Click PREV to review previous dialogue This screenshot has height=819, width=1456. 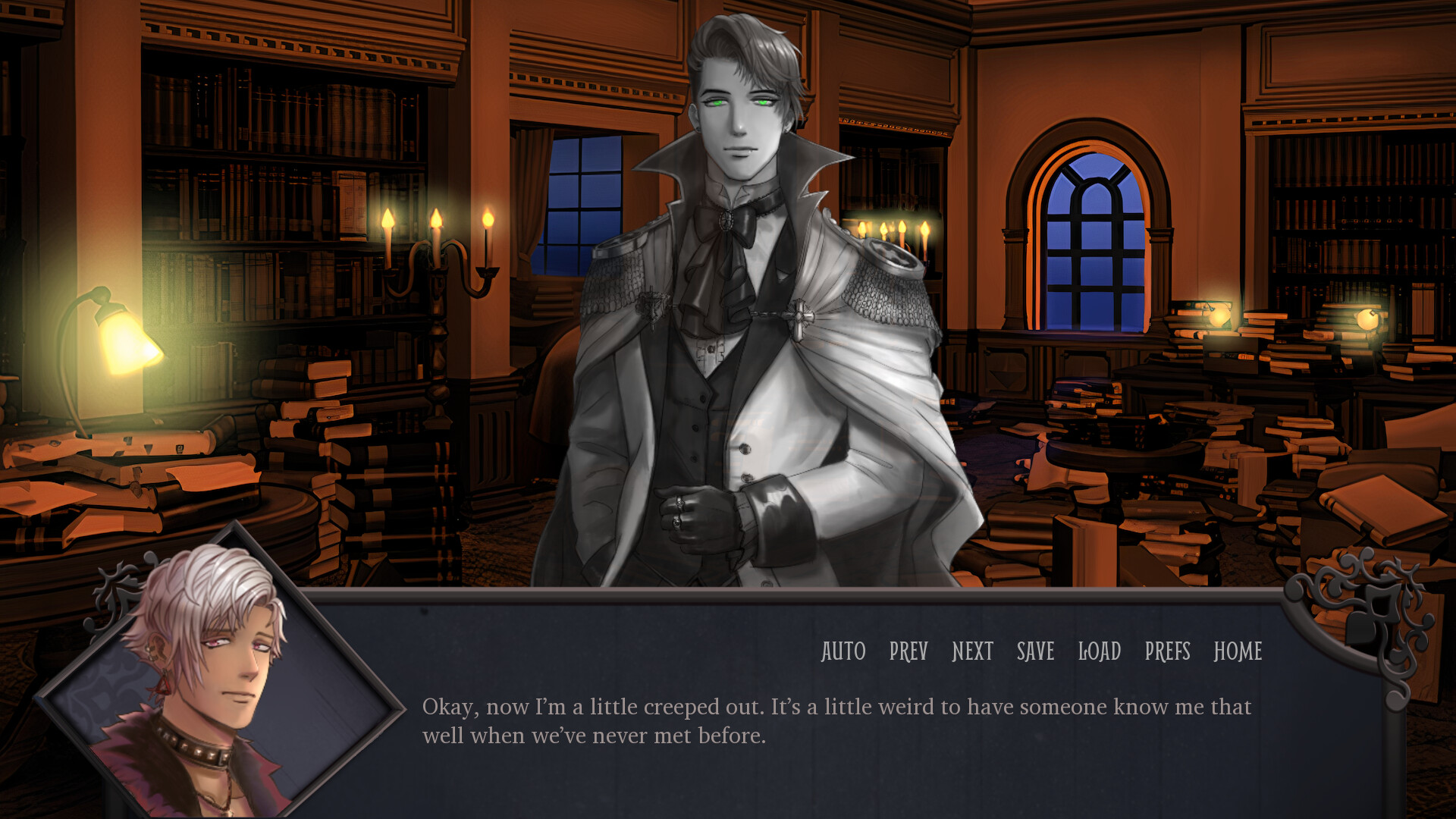pos(908,652)
